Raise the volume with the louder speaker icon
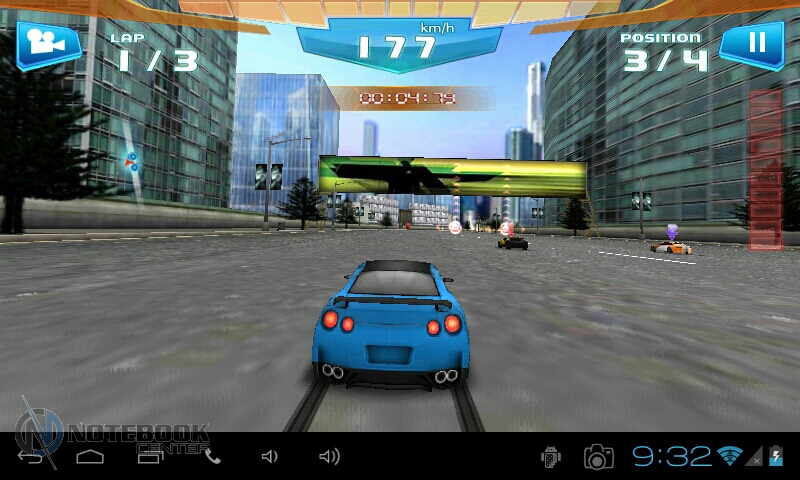Viewport: 800px width, 480px height. tap(329, 457)
